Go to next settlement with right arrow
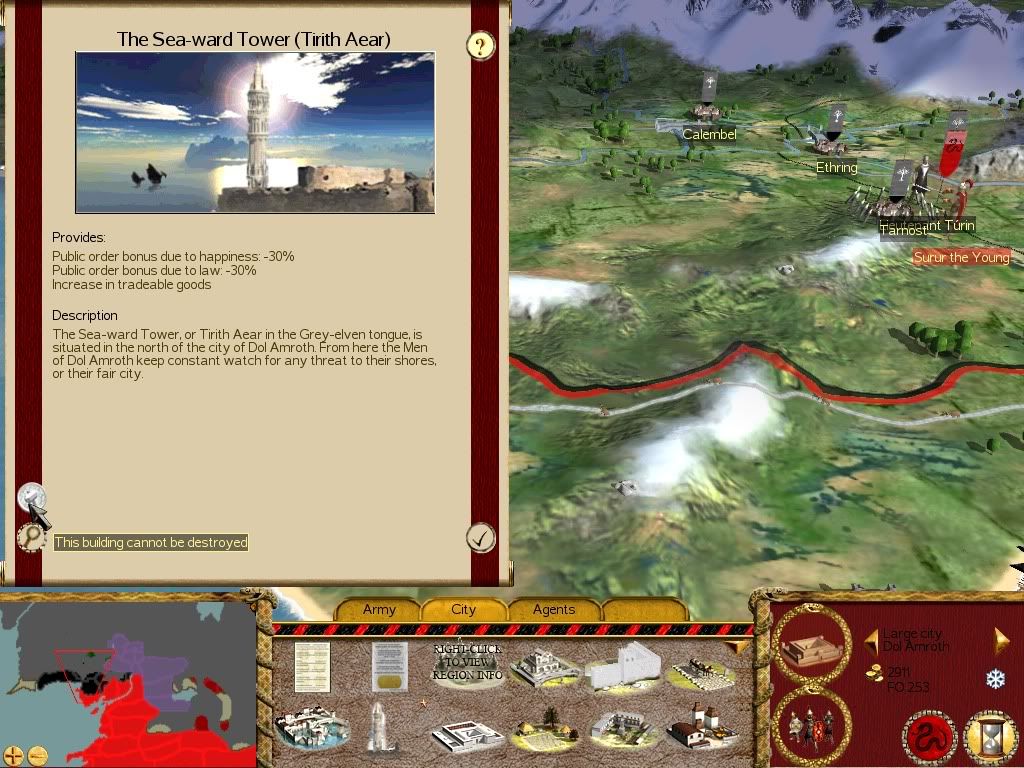The height and width of the screenshot is (768, 1024). [1001, 640]
